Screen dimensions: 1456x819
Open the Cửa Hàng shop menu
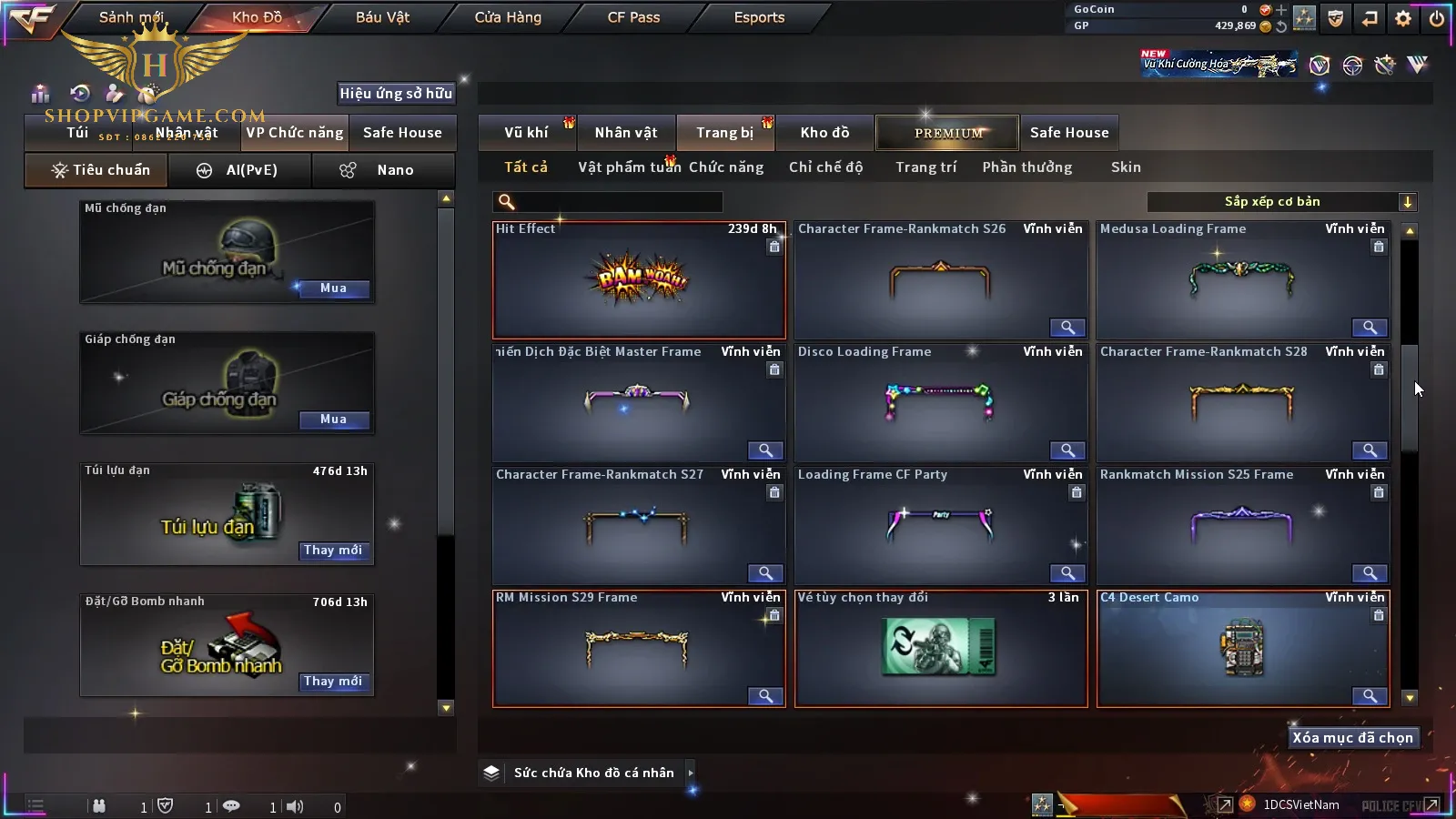508,17
